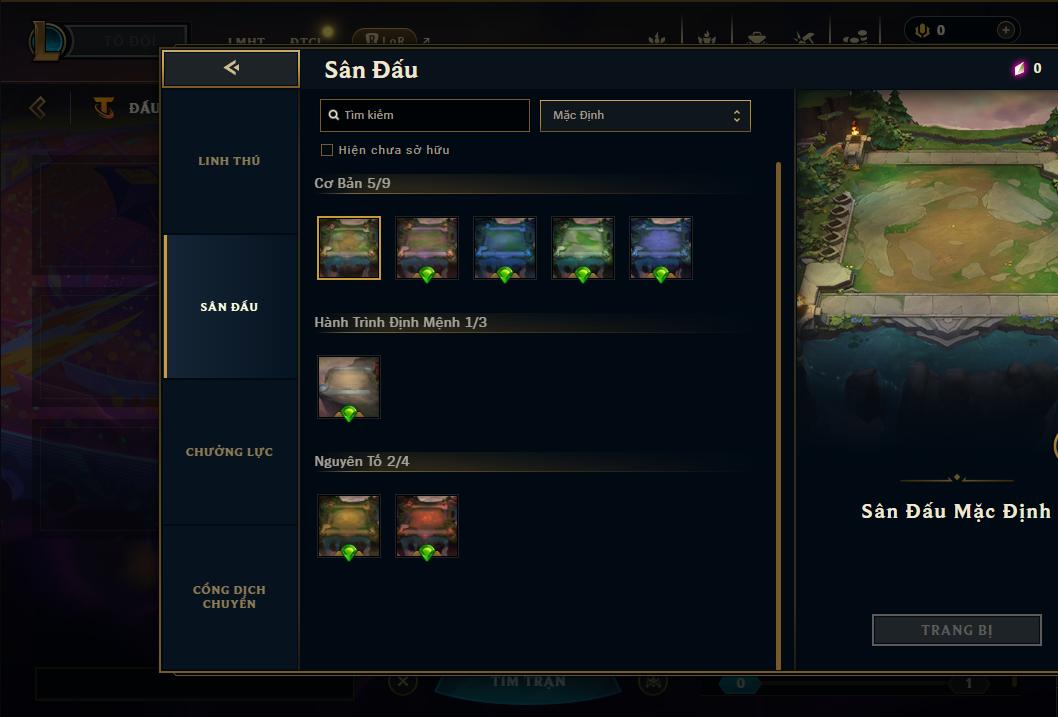Switch to the Linh Thú tab
1058x717 pixels.
[x=229, y=161]
